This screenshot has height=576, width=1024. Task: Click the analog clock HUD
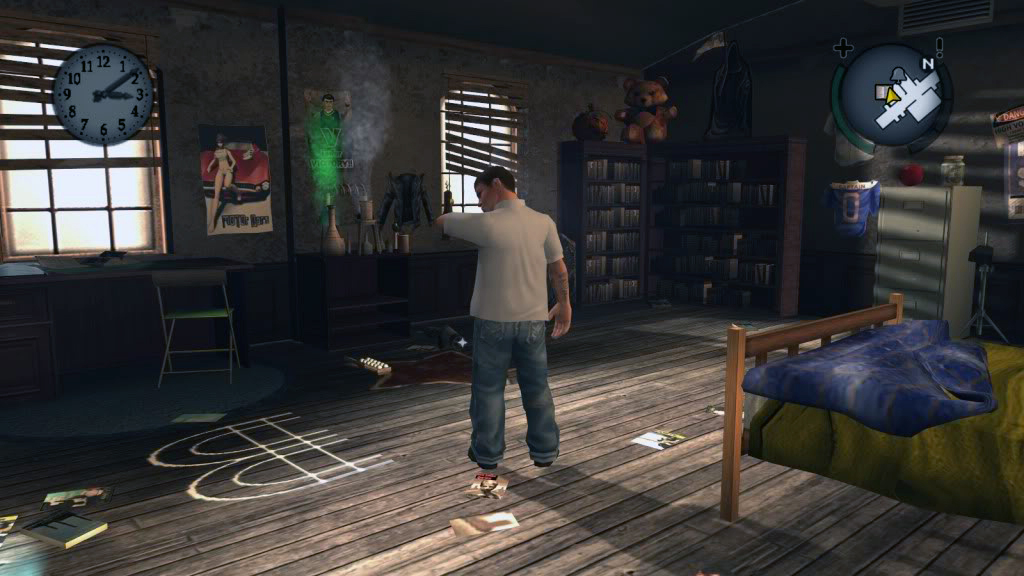(103, 93)
